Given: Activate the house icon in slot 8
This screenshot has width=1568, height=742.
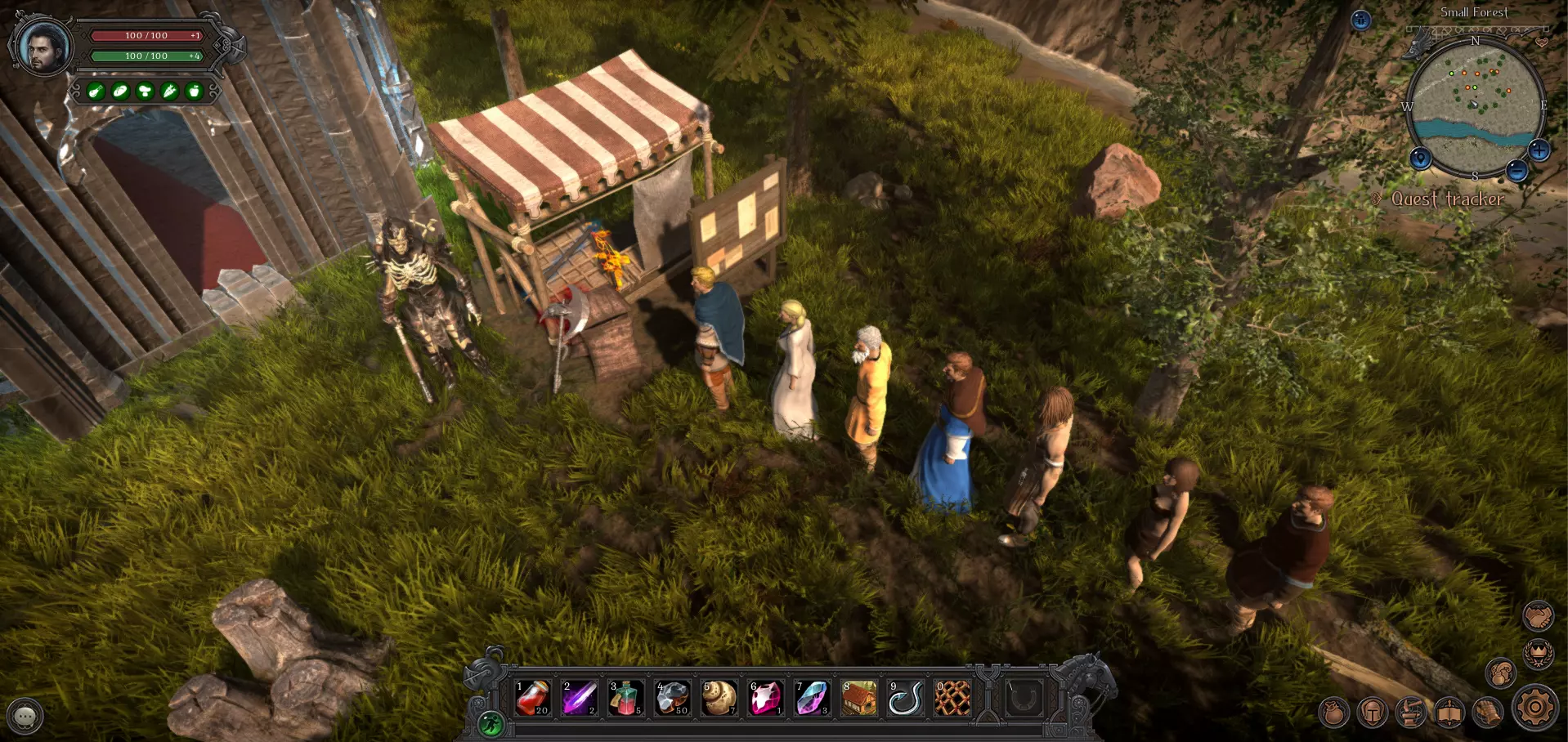Looking at the screenshot, I should coord(859,699).
